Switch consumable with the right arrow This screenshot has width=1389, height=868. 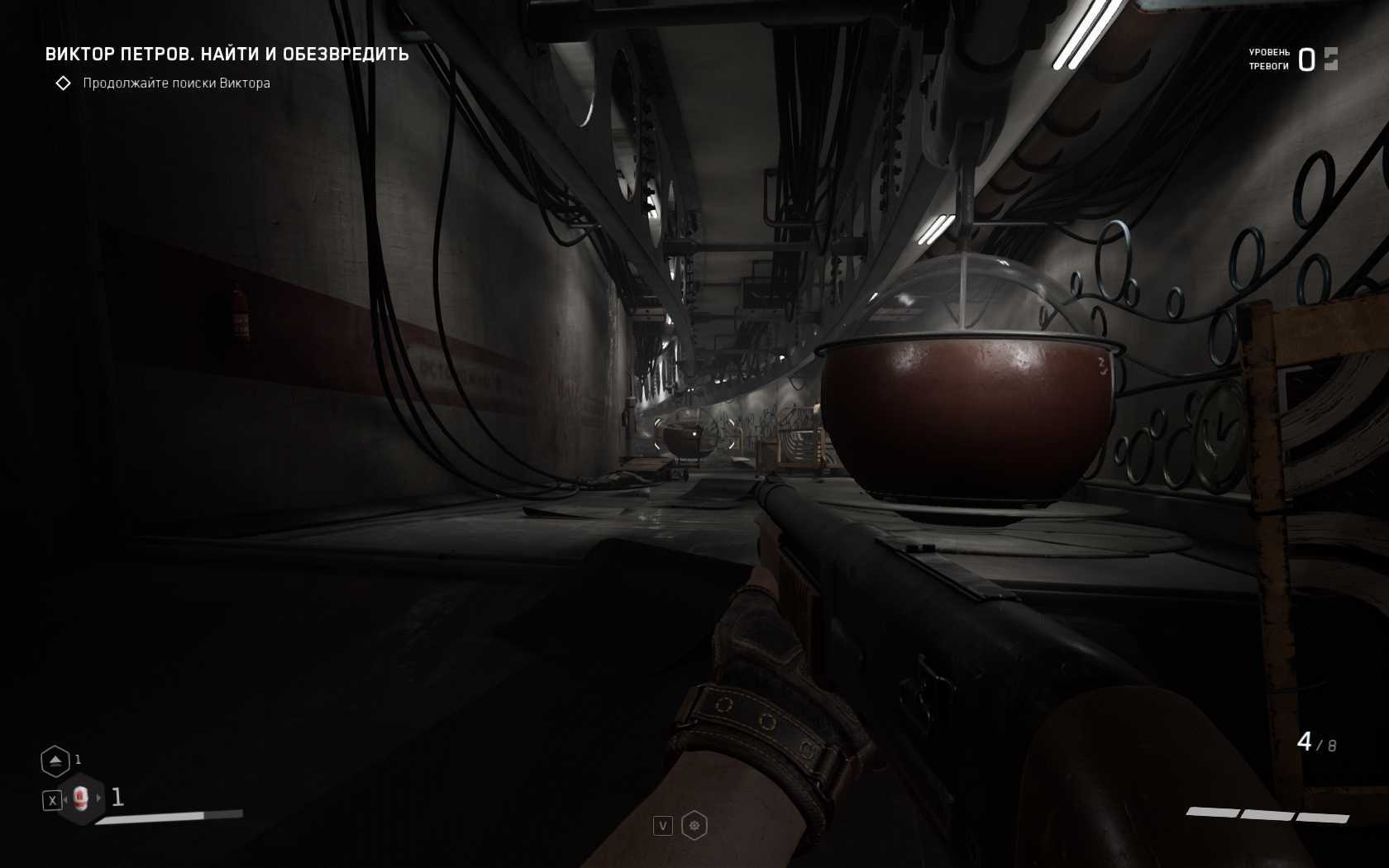coord(99,798)
